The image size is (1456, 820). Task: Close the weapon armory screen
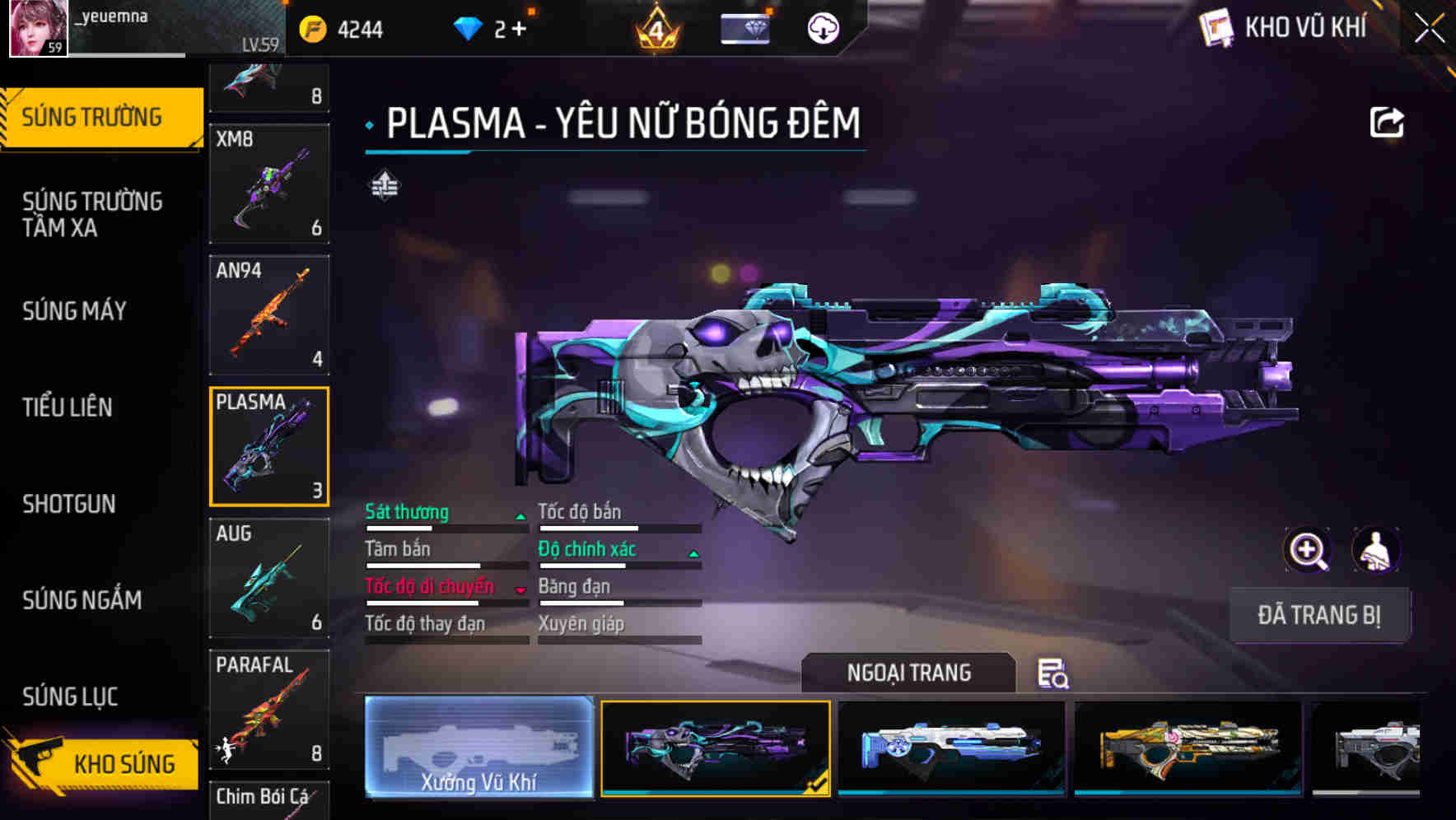(x=1430, y=29)
